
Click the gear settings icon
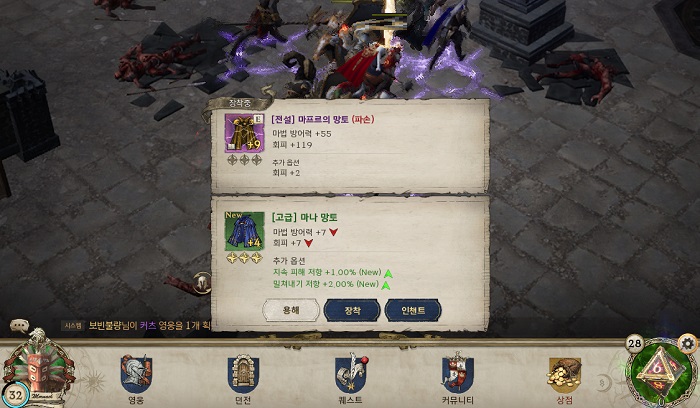coord(686,343)
